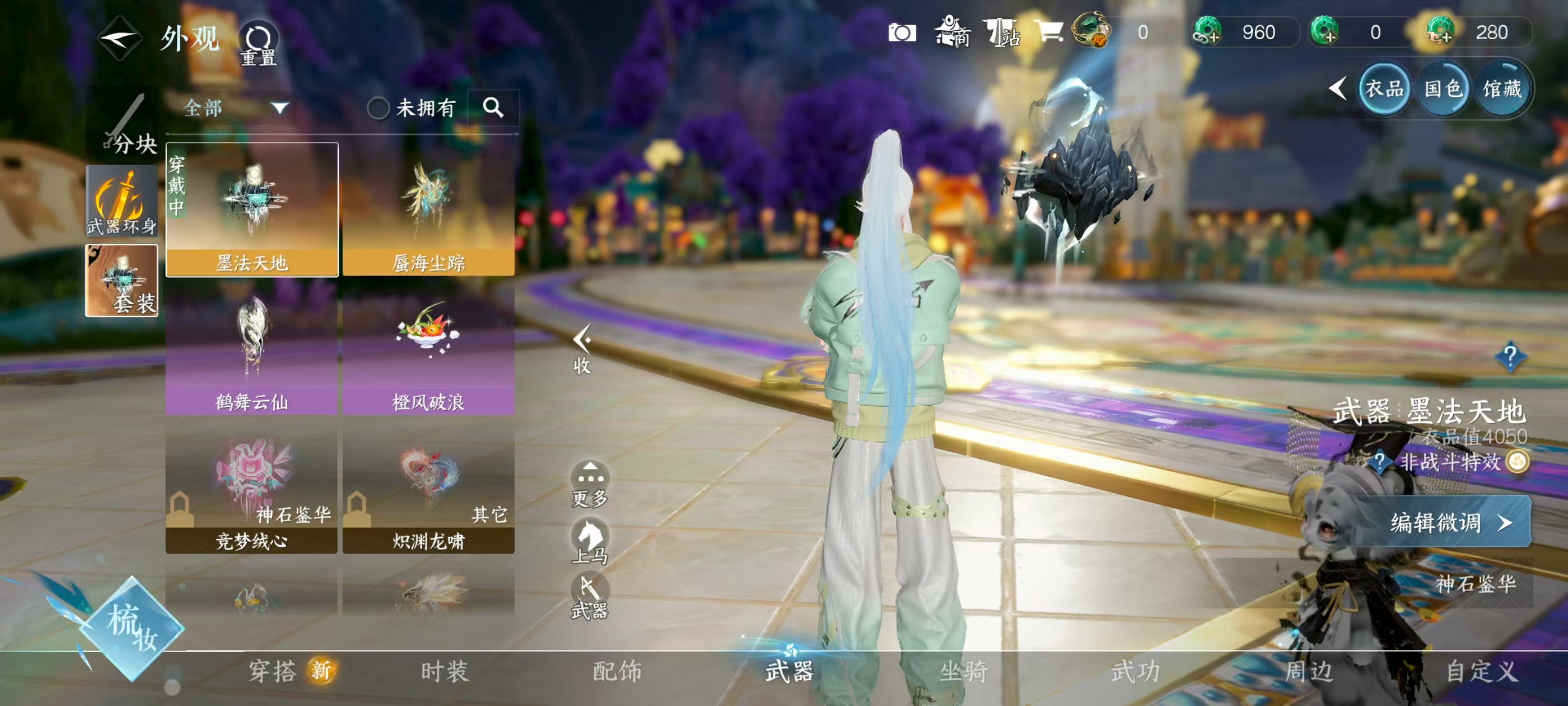
Task: Open the 梳妆 diamond button
Action: 131,629
